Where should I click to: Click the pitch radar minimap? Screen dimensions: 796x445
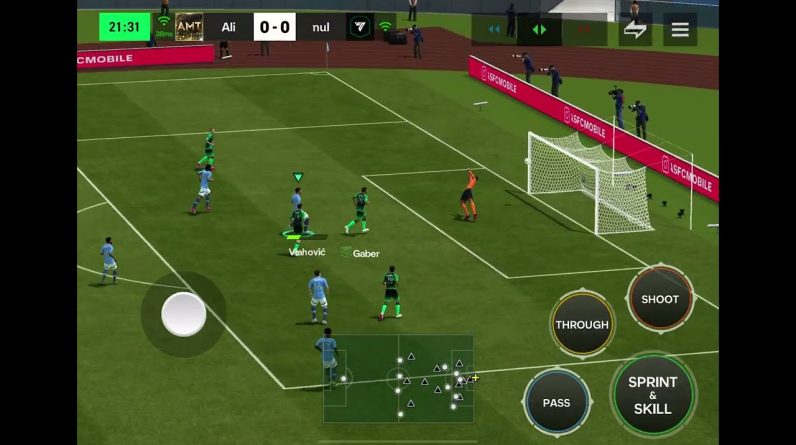[x=398, y=378]
